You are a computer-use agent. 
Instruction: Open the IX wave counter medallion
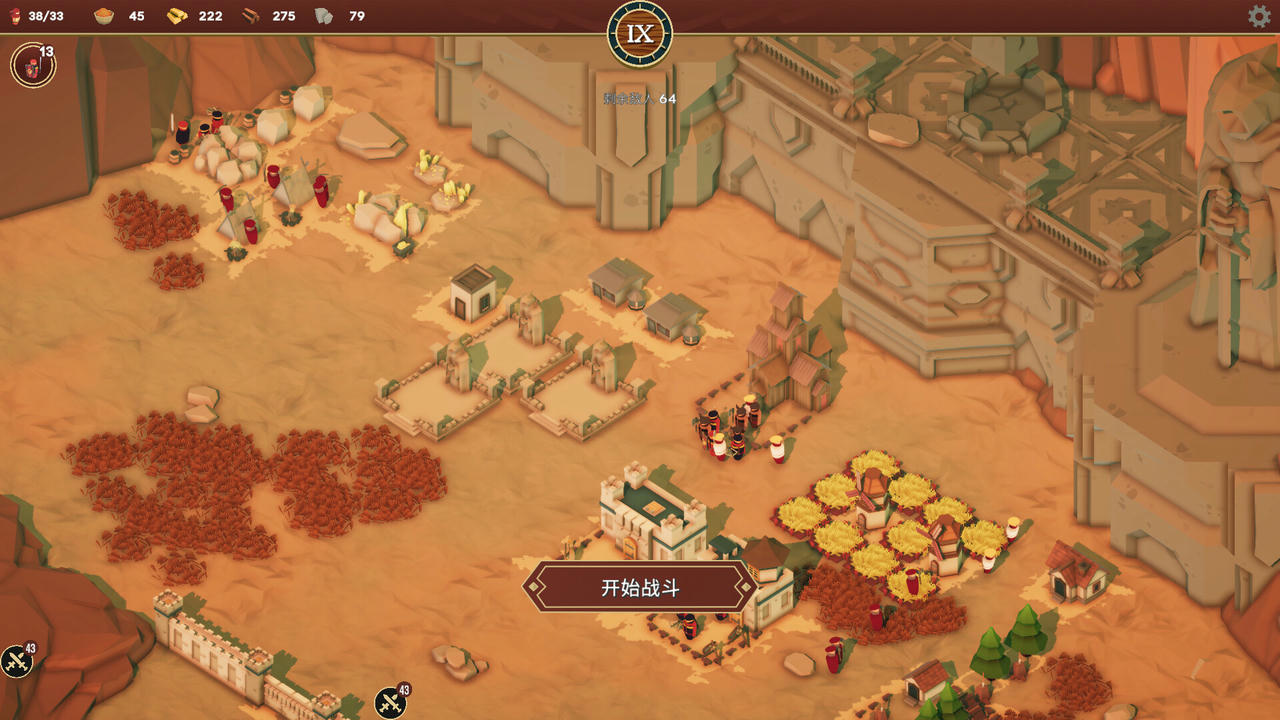tap(640, 32)
